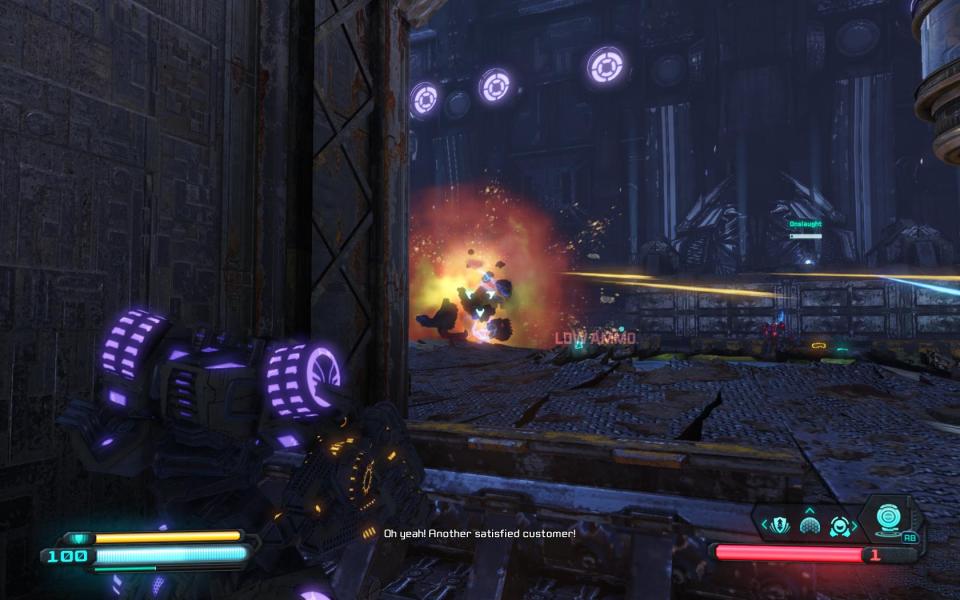Pick the drone ability icon
The image size is (960, 600).
[840, 526]
